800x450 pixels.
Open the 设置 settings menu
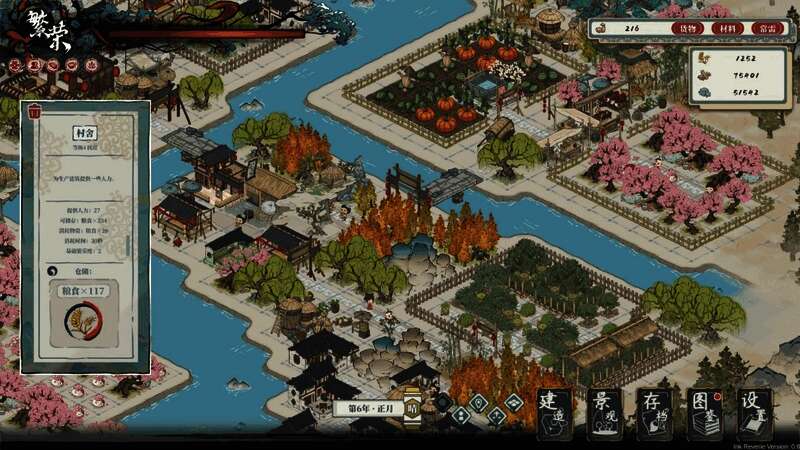coord(756,413)
